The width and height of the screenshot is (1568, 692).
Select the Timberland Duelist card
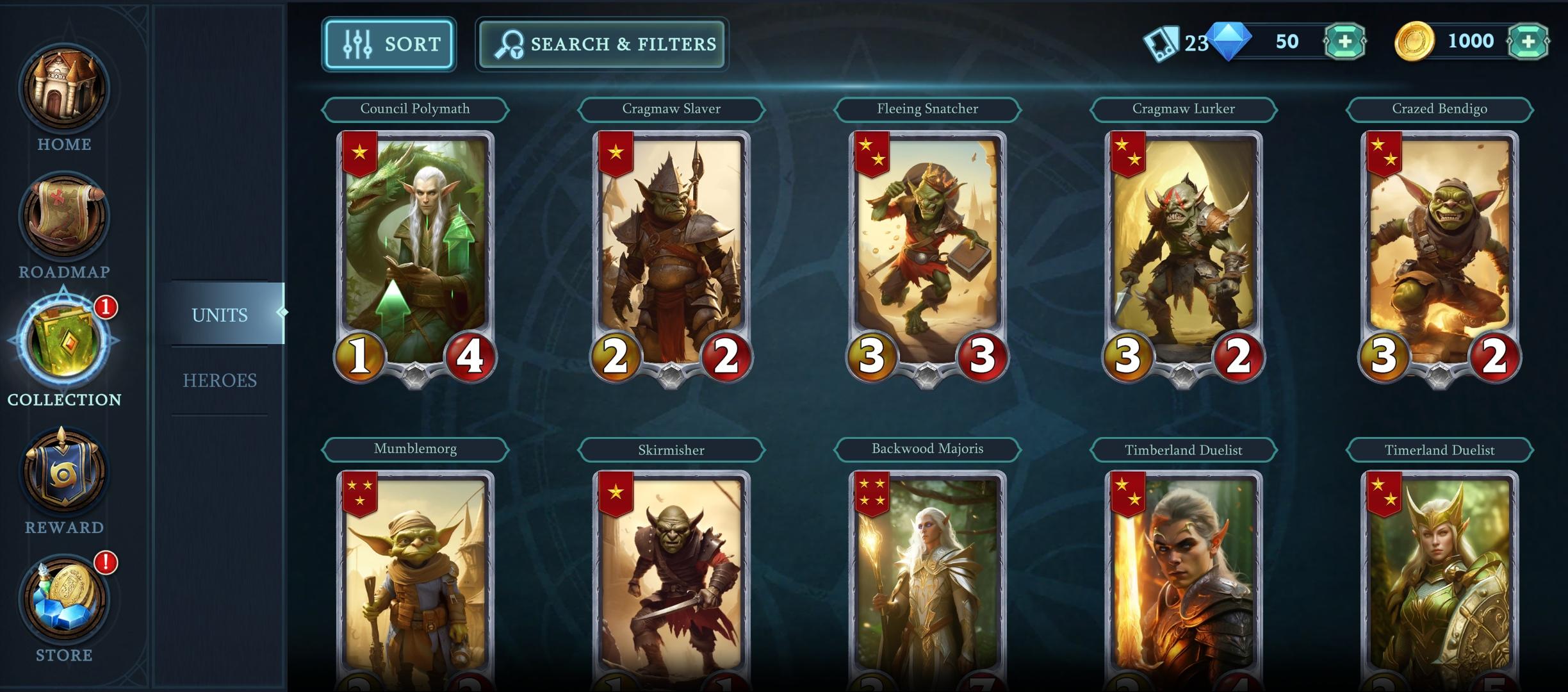tap(1184, 577)
